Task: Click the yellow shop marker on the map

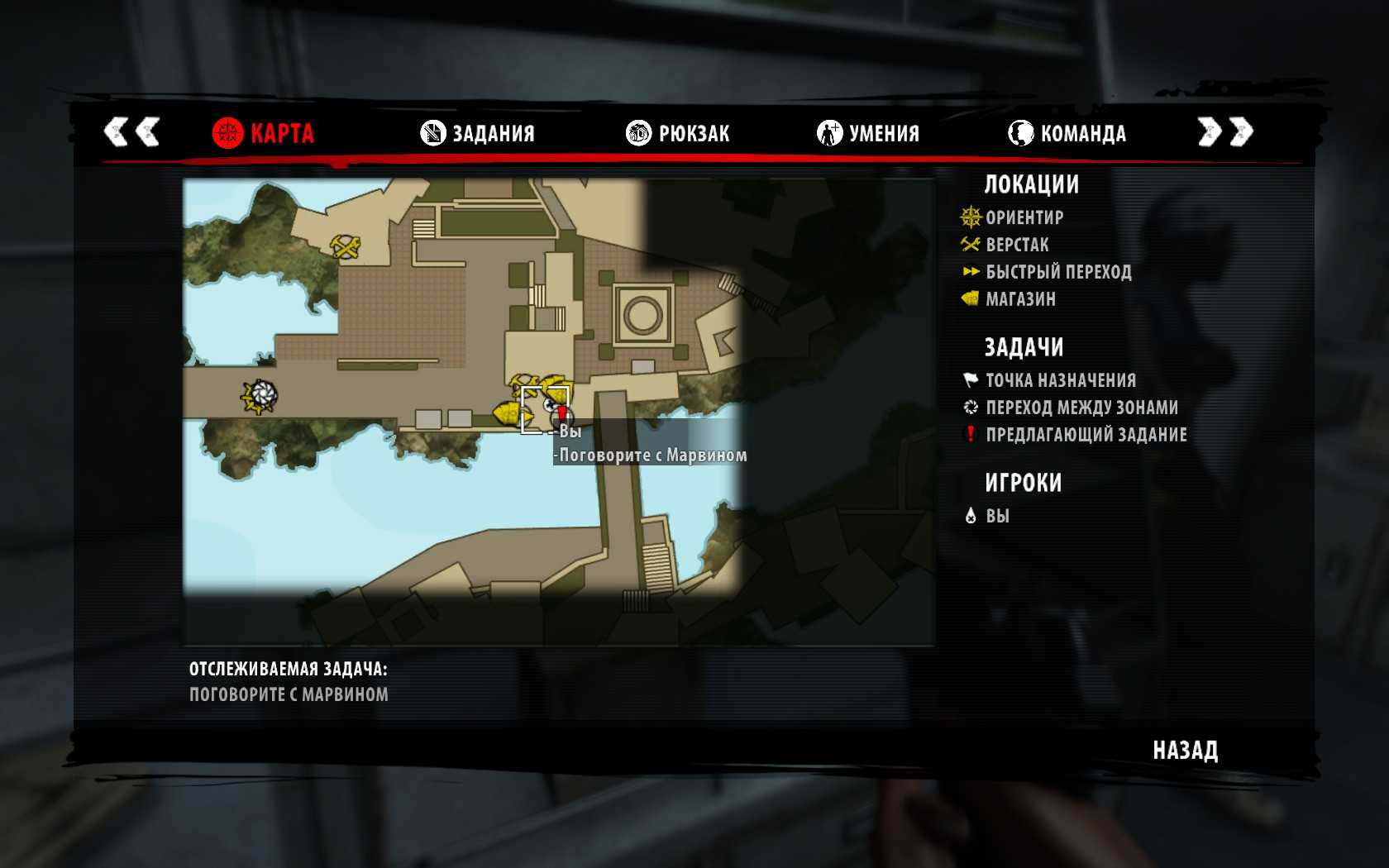Action: tap(506, 413)
